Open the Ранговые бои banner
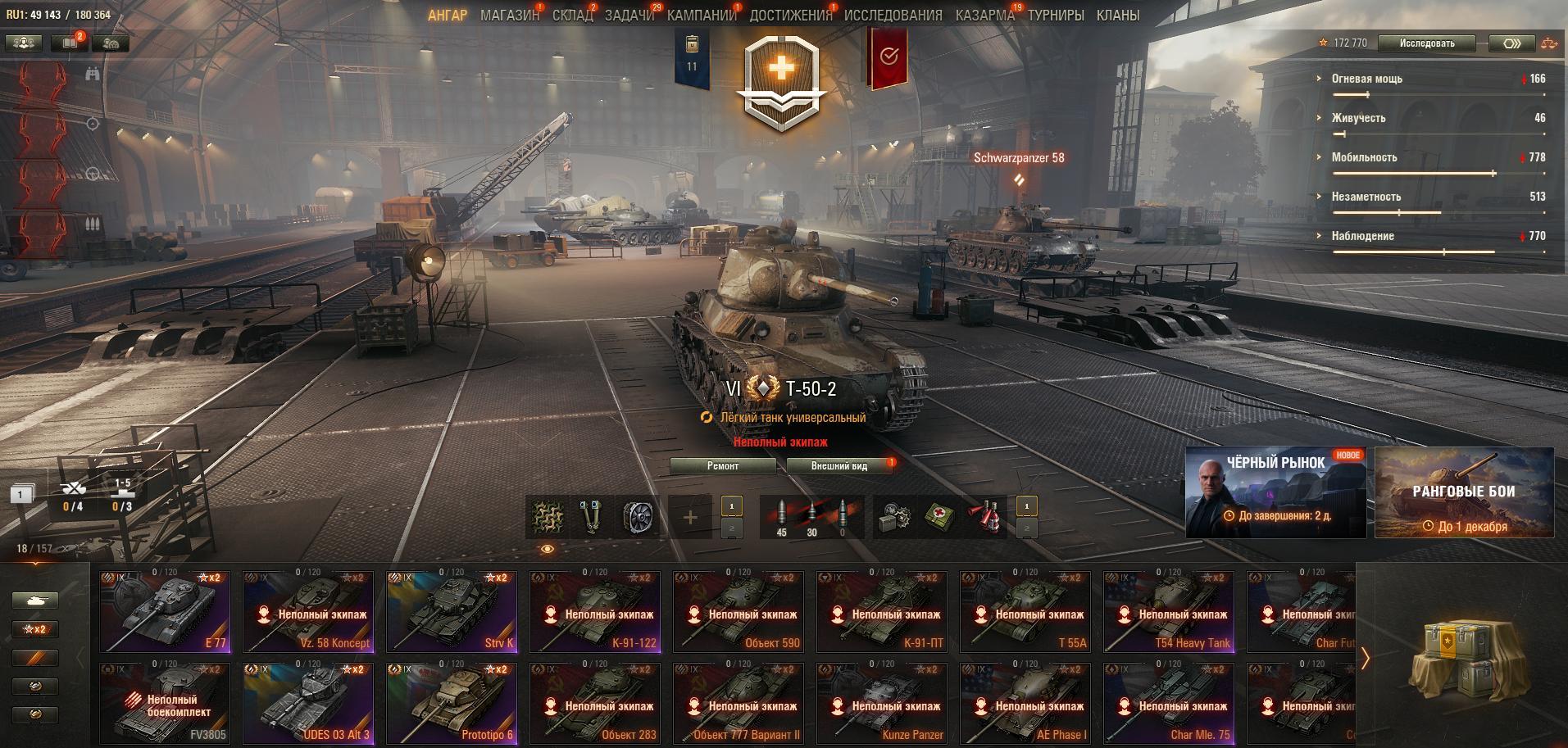 (1464, 492)
